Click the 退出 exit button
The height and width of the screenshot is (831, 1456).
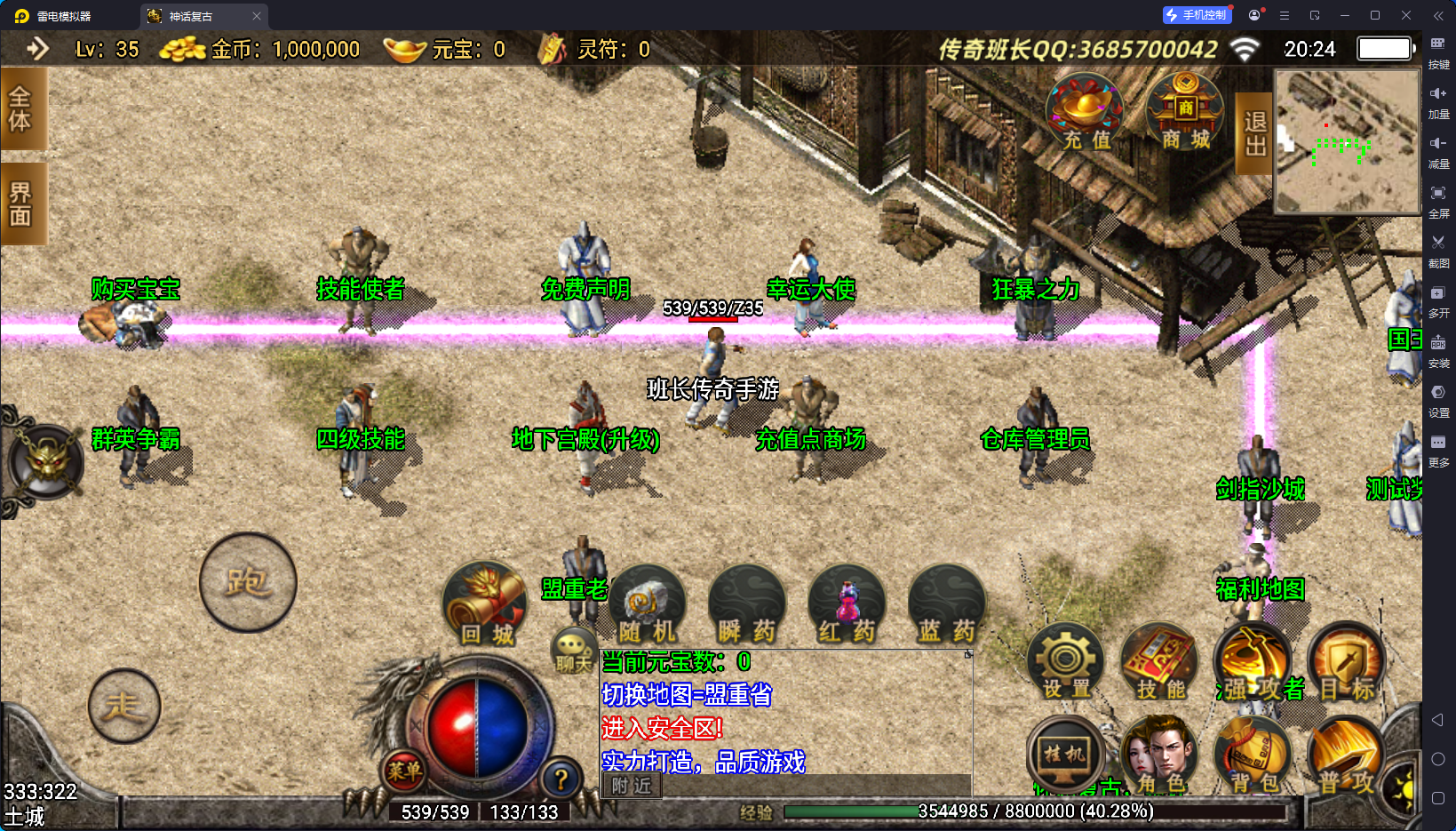(1254, 133)
